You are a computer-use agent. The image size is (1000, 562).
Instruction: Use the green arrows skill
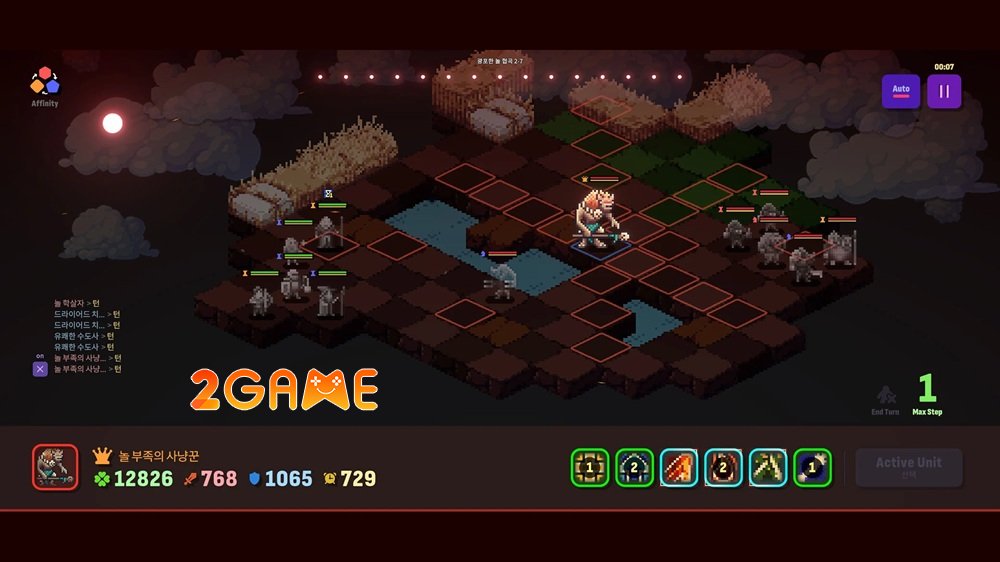768,467
